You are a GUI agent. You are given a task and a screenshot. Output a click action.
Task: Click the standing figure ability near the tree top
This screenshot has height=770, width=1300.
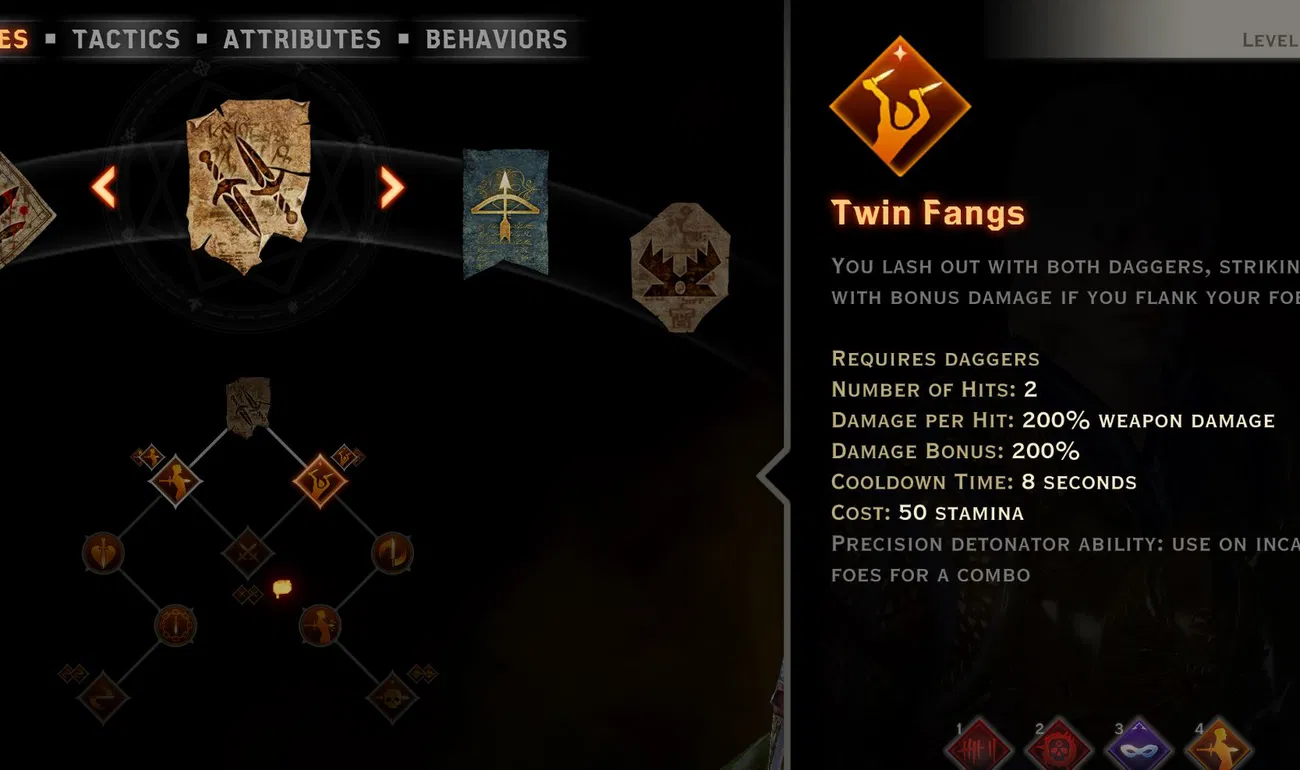click(176, 481)
